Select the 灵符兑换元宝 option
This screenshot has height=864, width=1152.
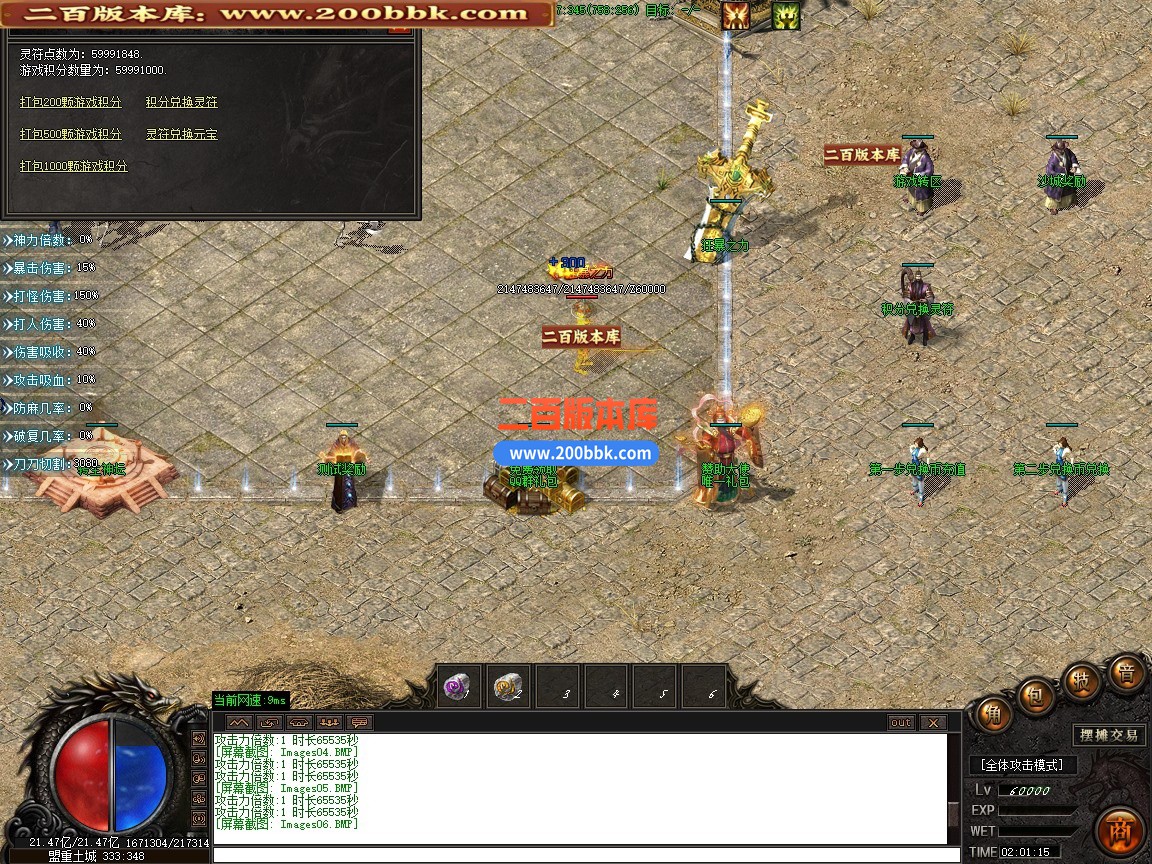(x=181, y=134)
